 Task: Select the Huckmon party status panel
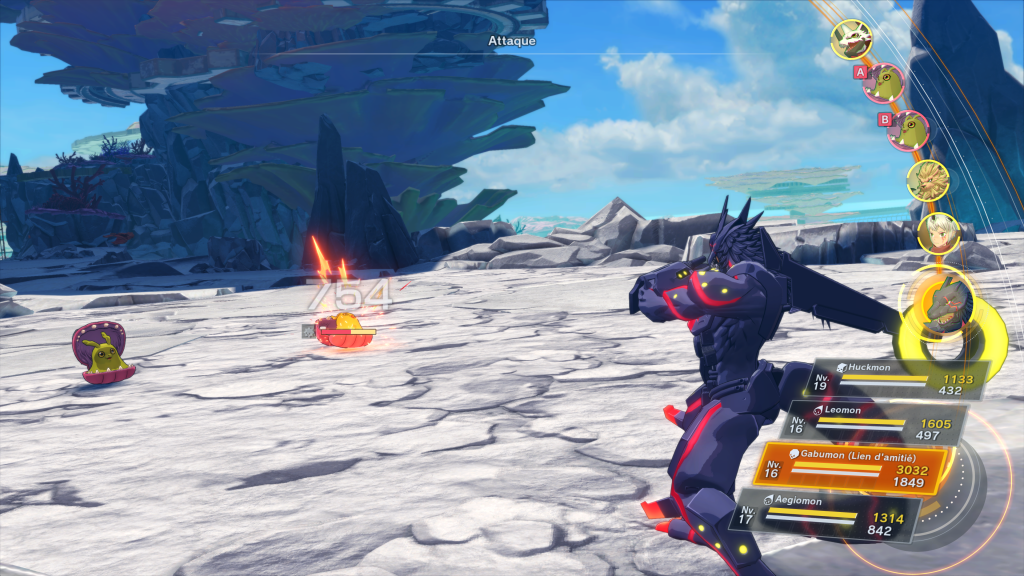click(898, 380)
